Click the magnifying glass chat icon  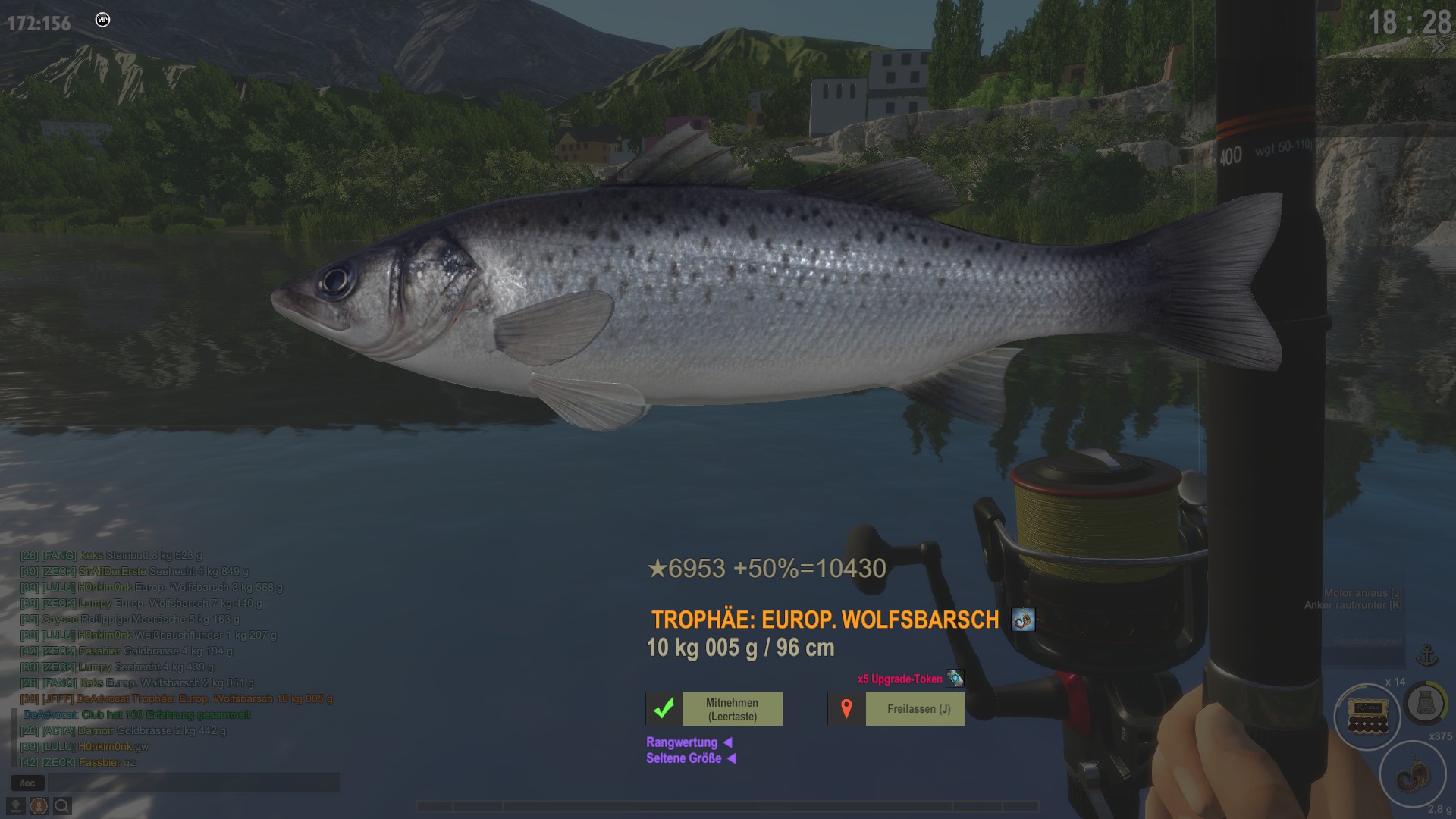pyautogui.click(x=62, y=805)
